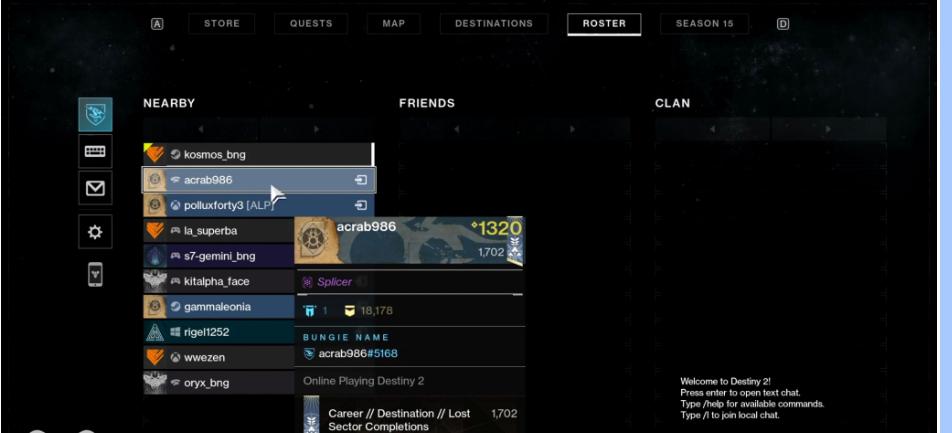Select player kosmos_bng in Nearby list
The width and height of the screenshot is (952, 433).
pos(255,155)
